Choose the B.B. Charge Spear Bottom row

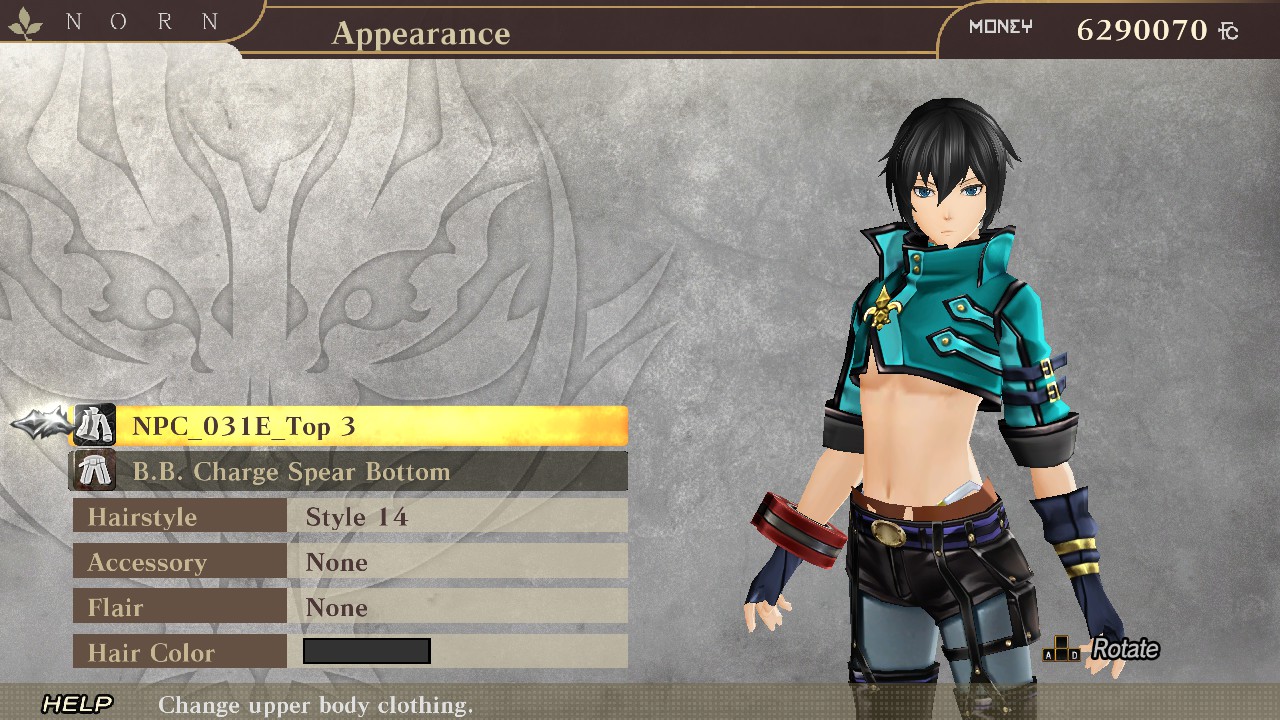[350, 471]
